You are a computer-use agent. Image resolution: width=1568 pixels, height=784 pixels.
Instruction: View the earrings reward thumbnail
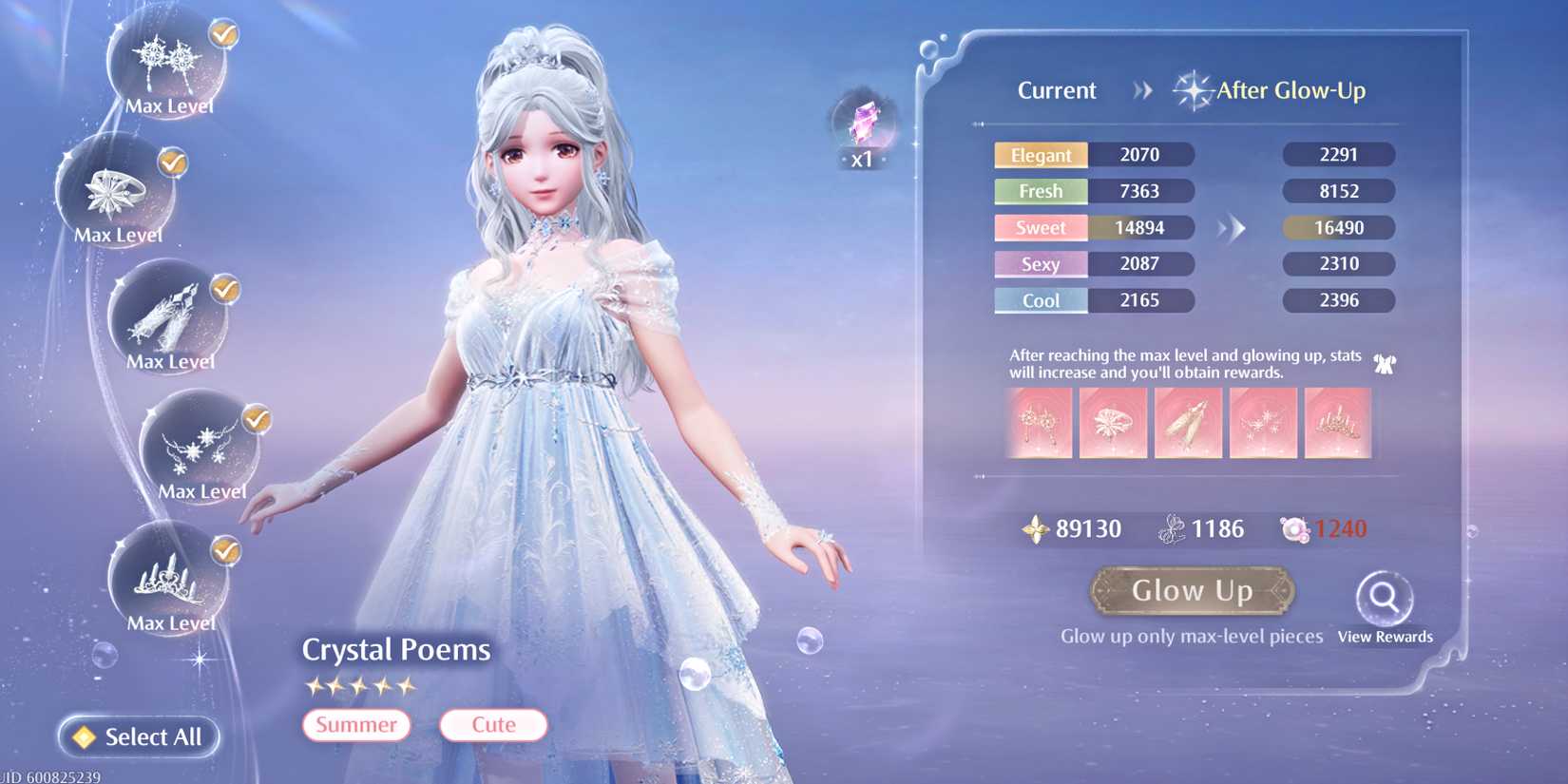pos(1039,423)
